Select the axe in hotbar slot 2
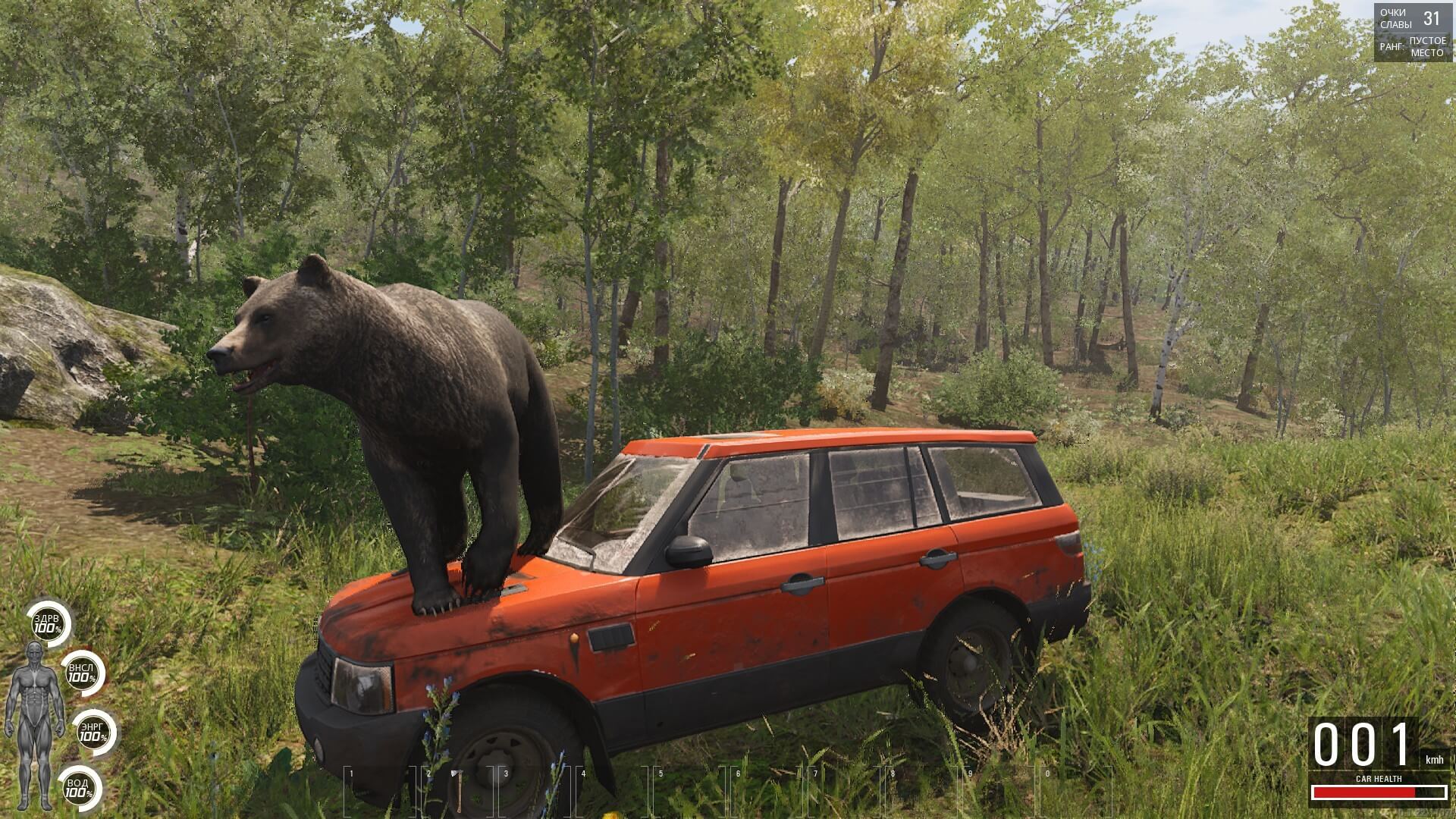Viewport: 1456px width, 819px height. [457, 792]
